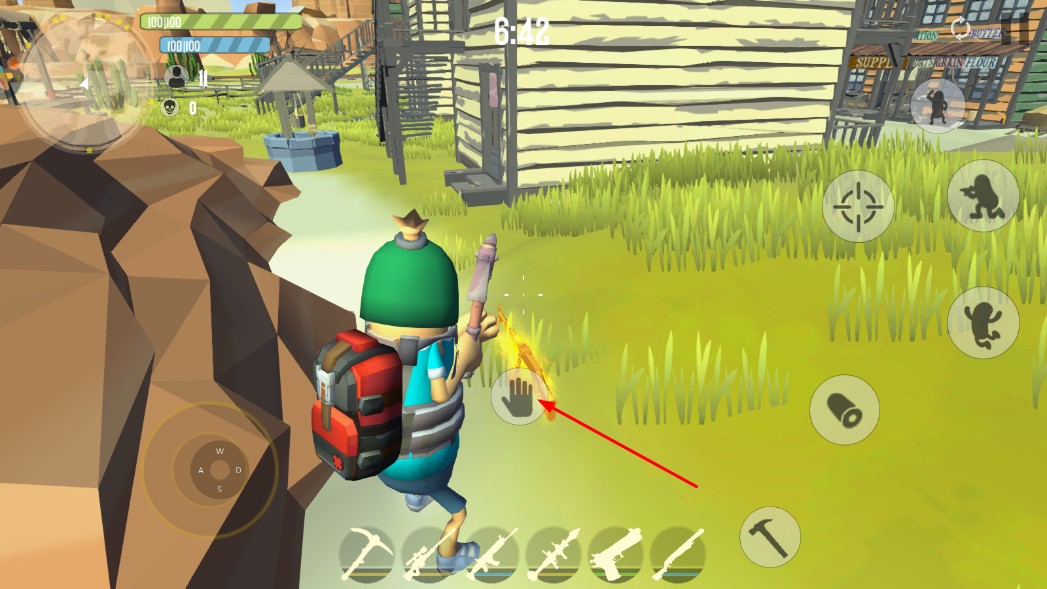Tap the hand pickup button

(518, 396)
